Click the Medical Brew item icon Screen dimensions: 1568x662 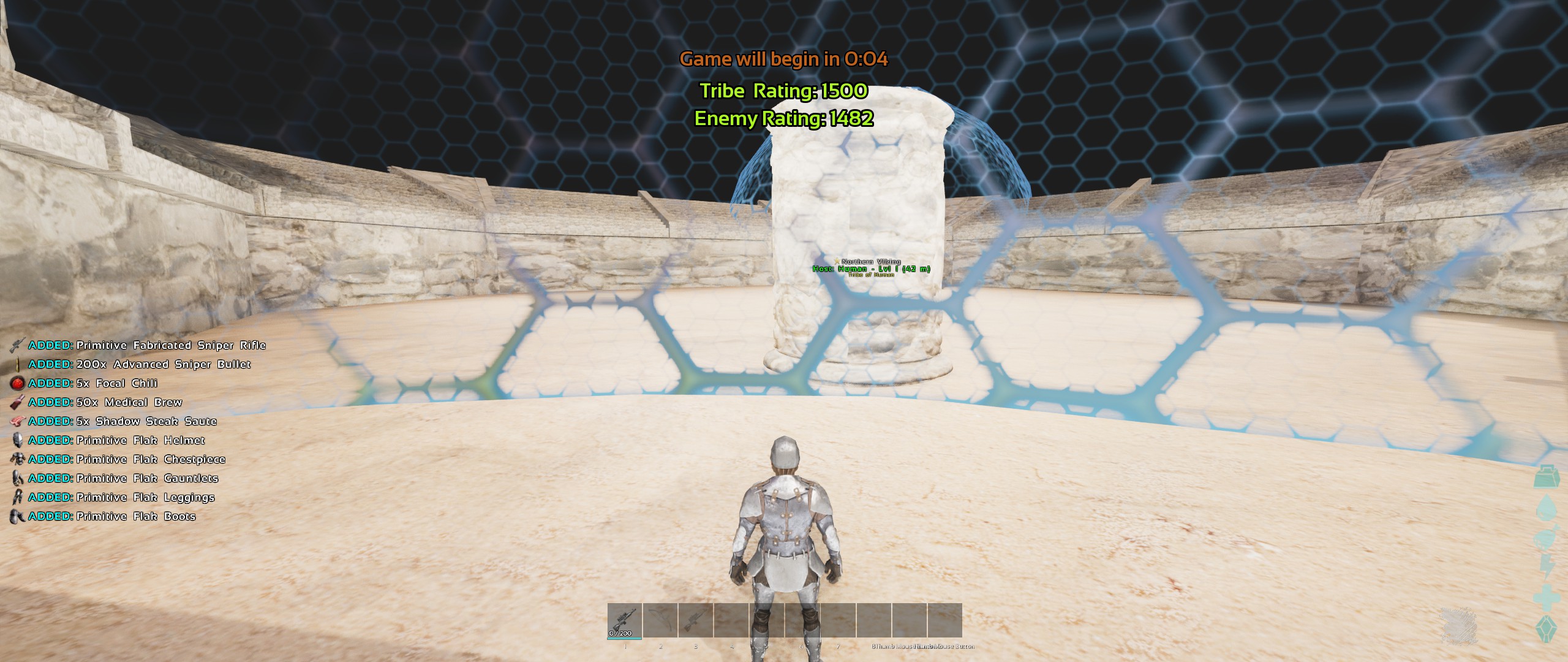click(18, 402)
